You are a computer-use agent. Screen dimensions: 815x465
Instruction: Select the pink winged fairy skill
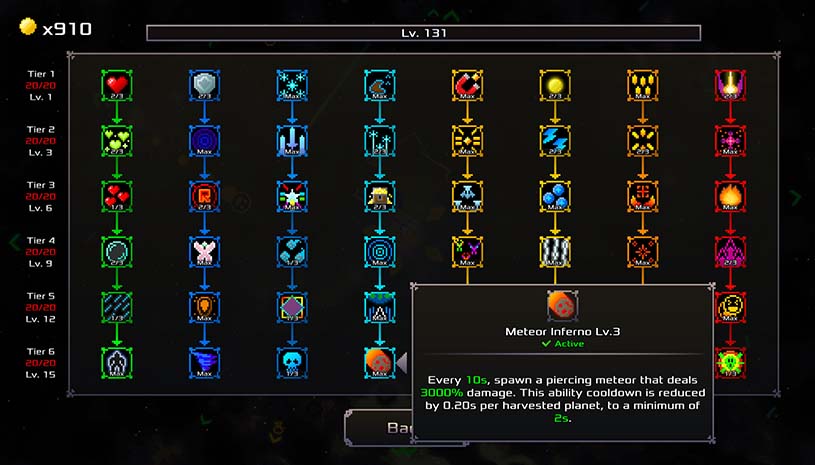tap(204, 250)
